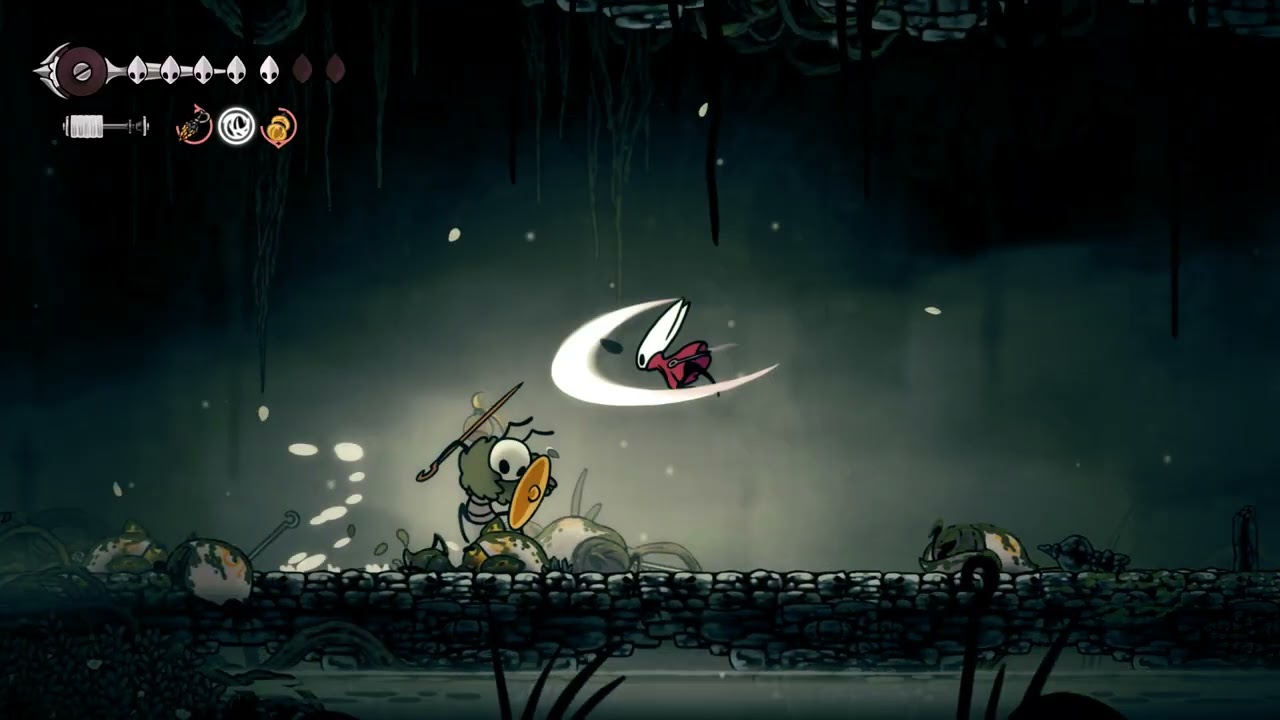Use the golden bell tool icon

pyautogui.click(x=278, y=128)
